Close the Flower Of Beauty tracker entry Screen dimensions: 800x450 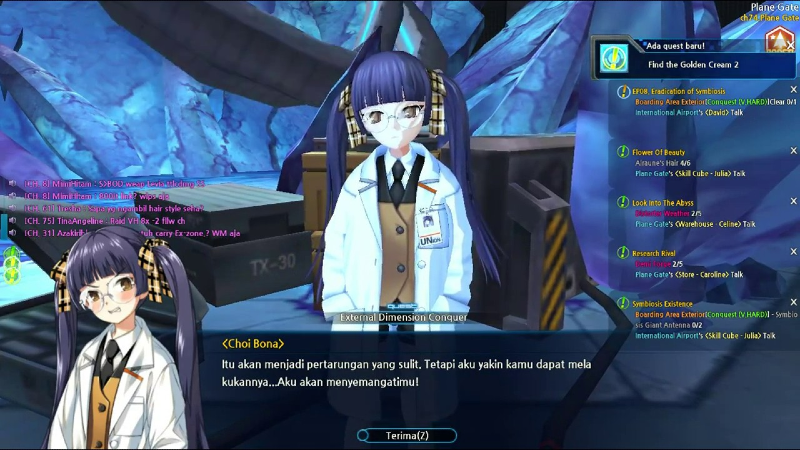pyautogui.click(x=794, y=150)
